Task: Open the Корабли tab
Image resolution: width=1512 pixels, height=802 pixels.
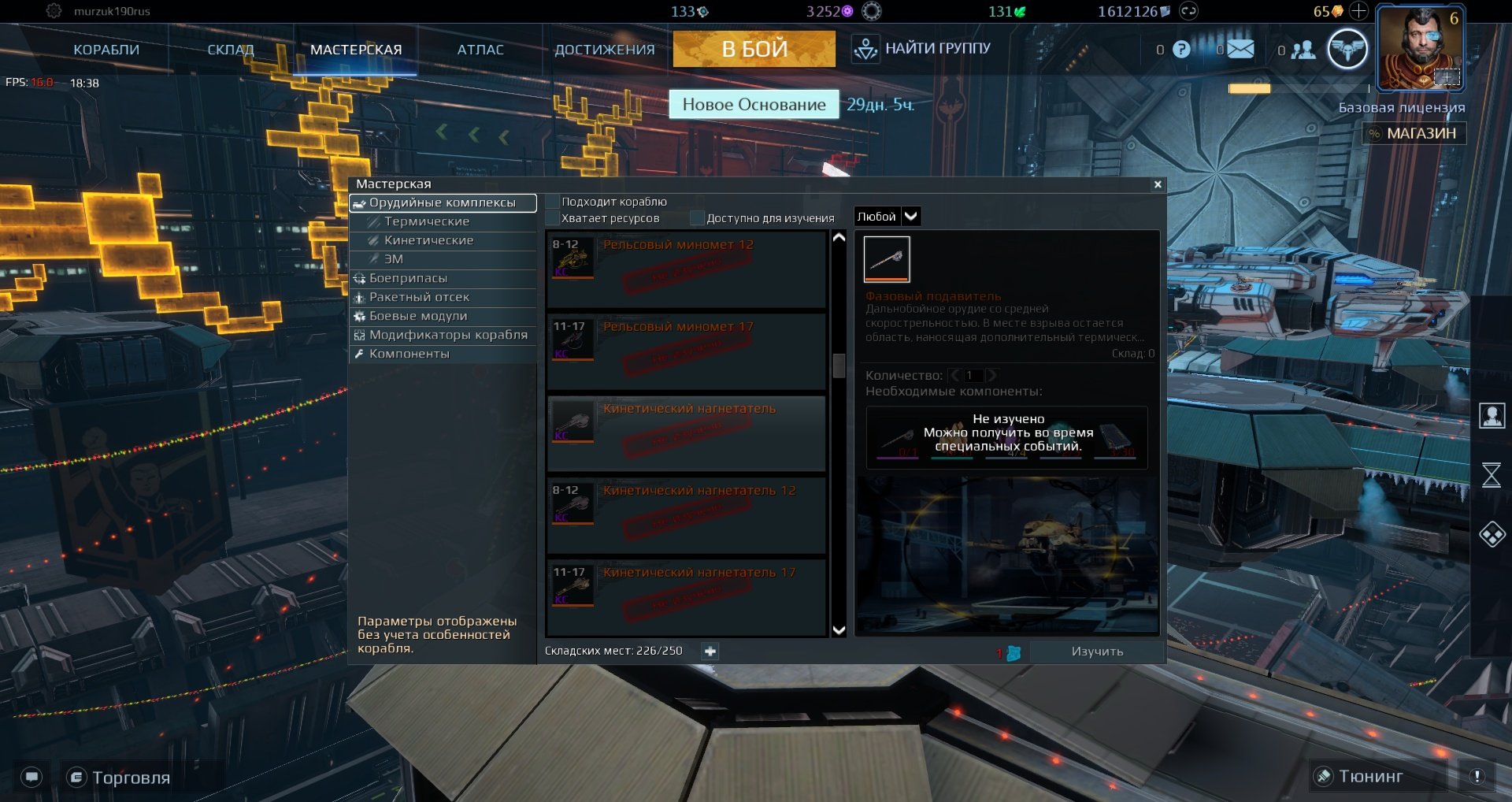Action: [x=106, y=50]
